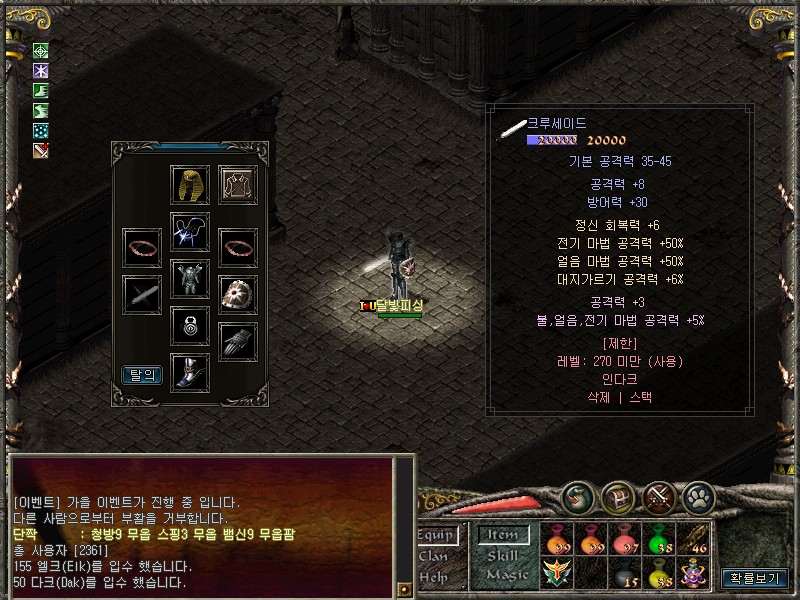Open the treasure chest round icon
Screen dimensions: 800x600
(x=618, y=496)
